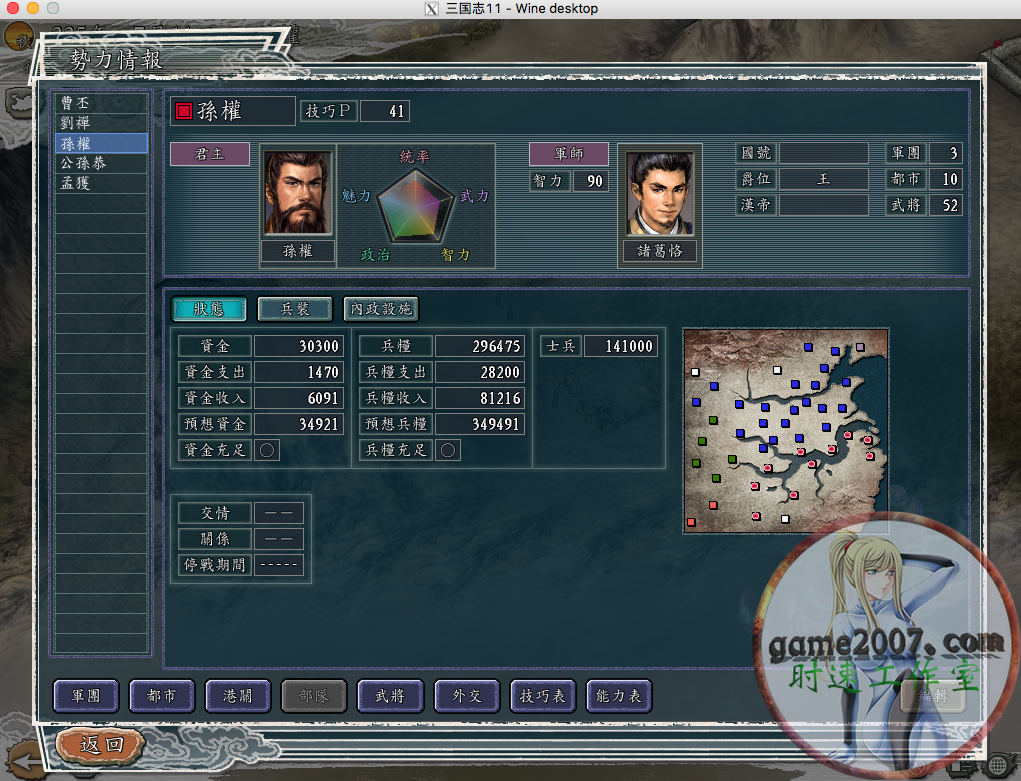
Task: Select the highlighted 孫權 faction row
Action: coord(100,143)
